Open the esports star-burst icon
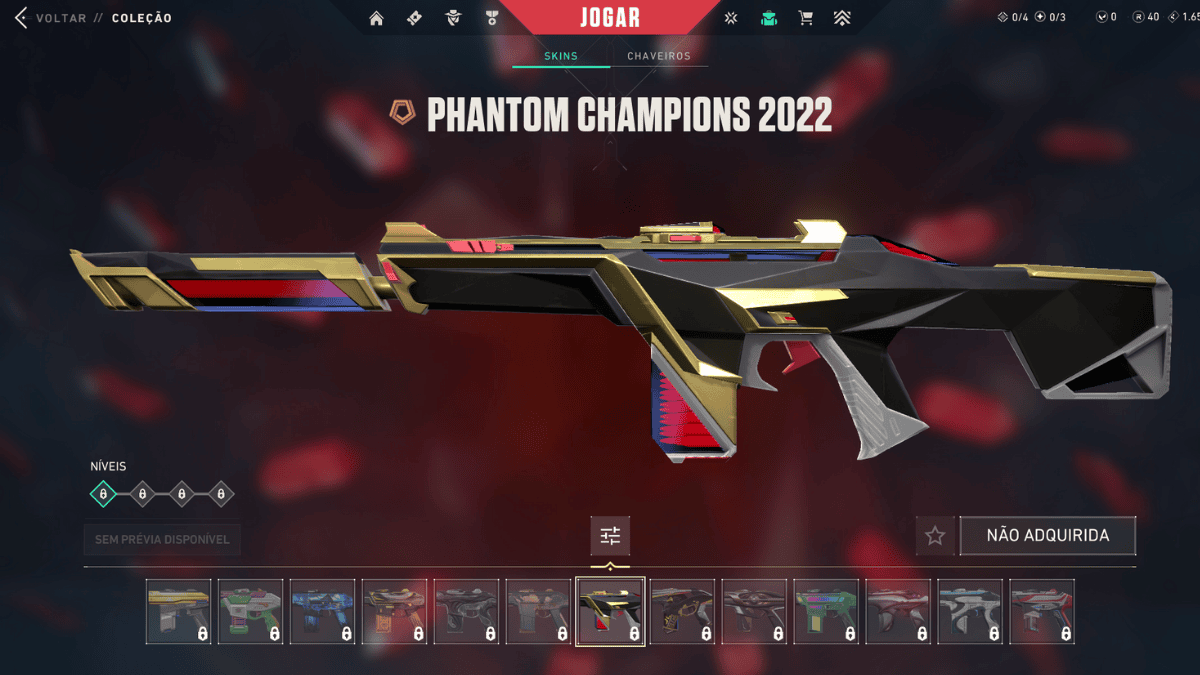The width and height of the screenshot is (1200, 675). pyautogui.click(x=731, y=18)
